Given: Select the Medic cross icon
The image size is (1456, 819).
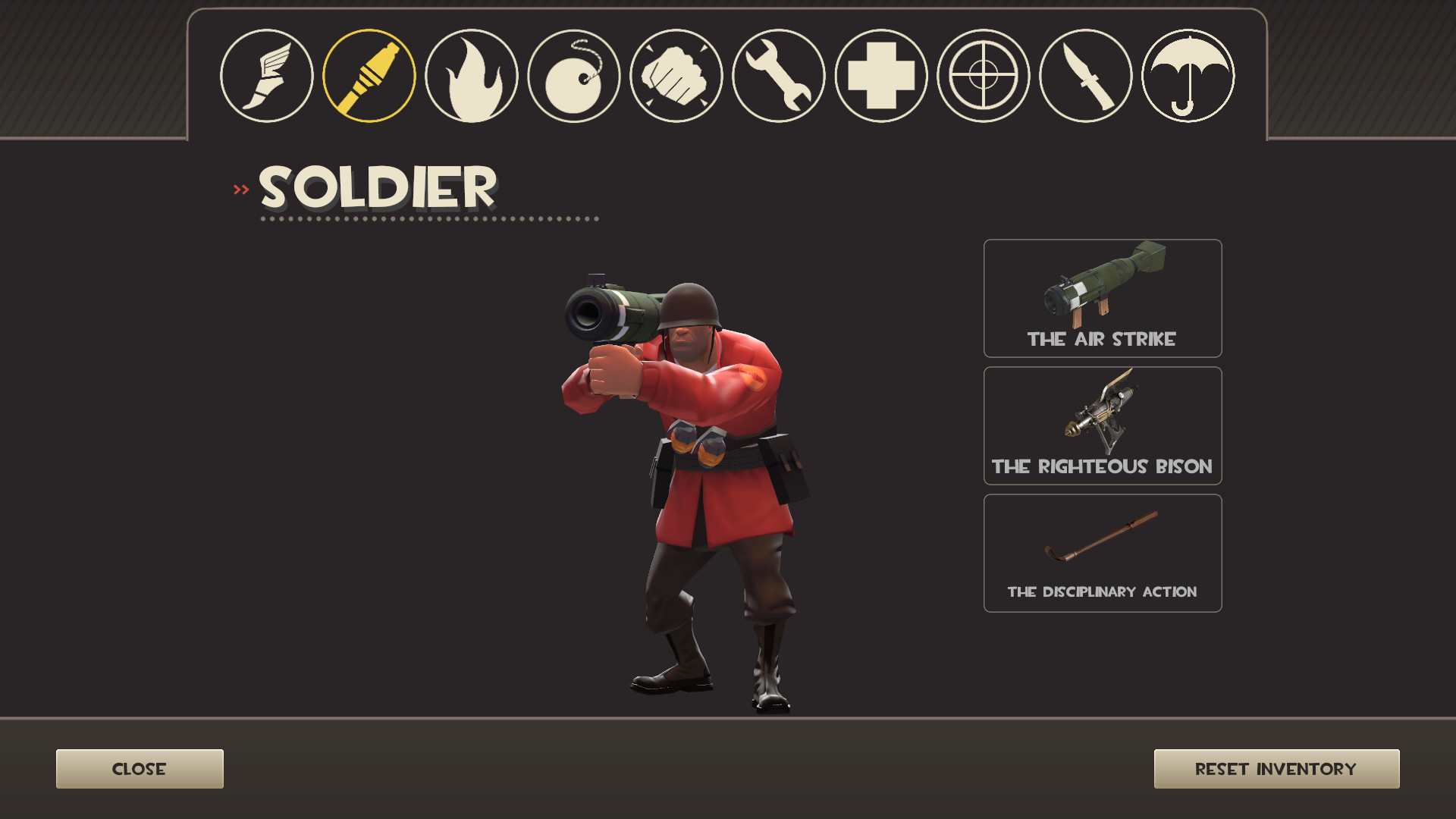Looking at the screenshot, I should pos(882,76).
